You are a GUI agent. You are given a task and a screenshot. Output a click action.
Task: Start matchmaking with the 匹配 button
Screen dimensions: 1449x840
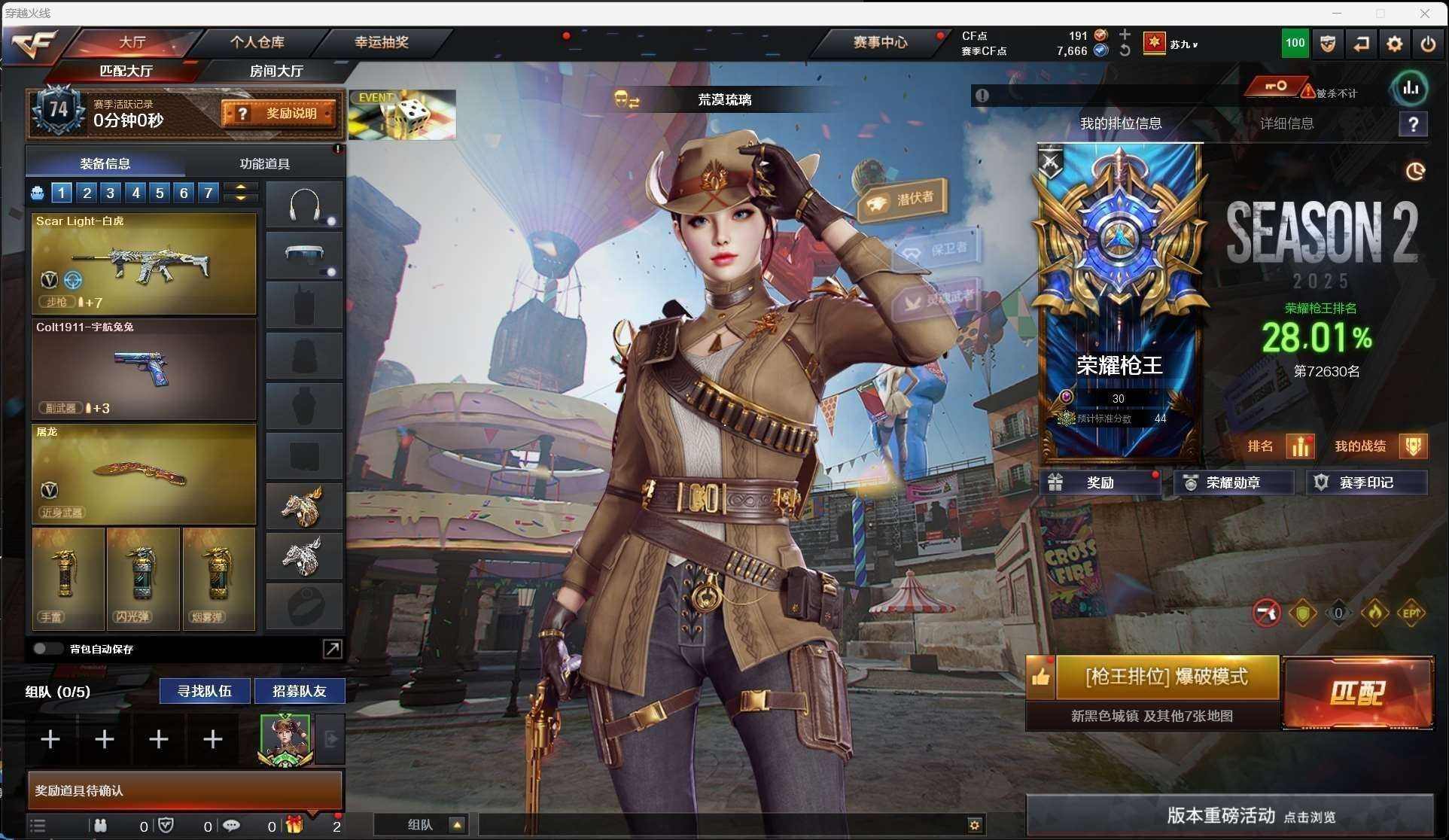tap(1357, 692)
